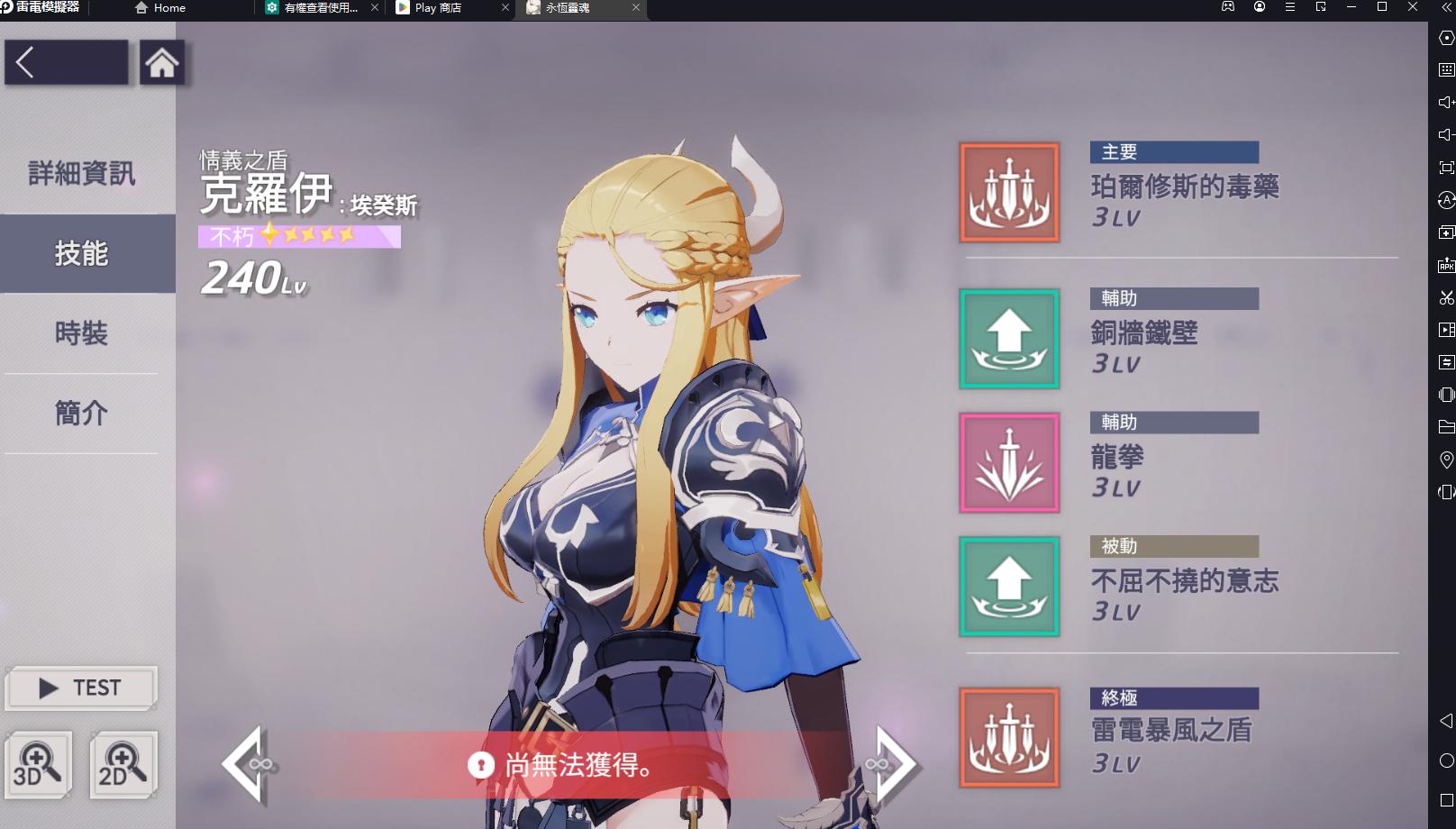Increase volume via the sidebar volume-up control

click(x=1446, y=101)
